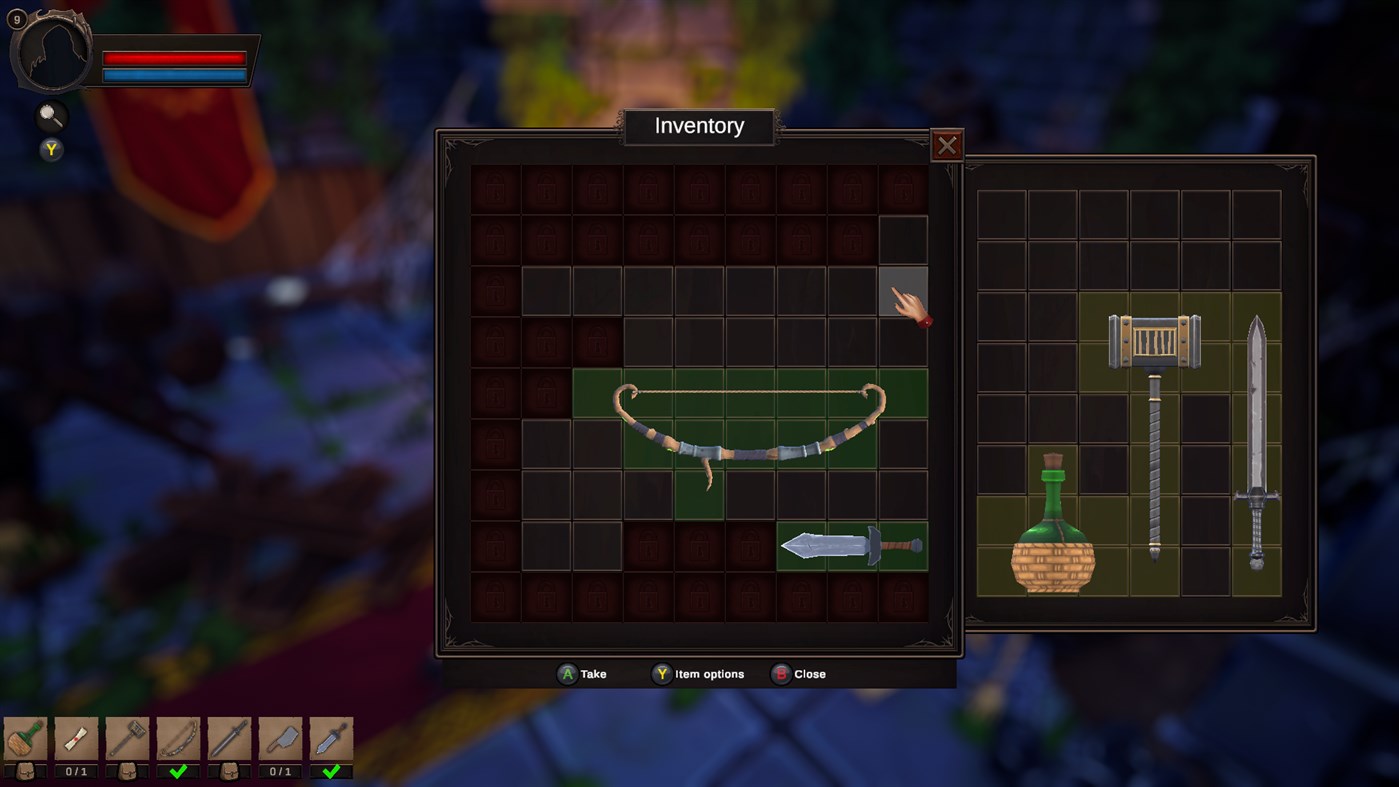Click the backpack toggle under the sword slot
Image resolution: width=1399 pixels, height=787 pixels.
coord(228,771)
